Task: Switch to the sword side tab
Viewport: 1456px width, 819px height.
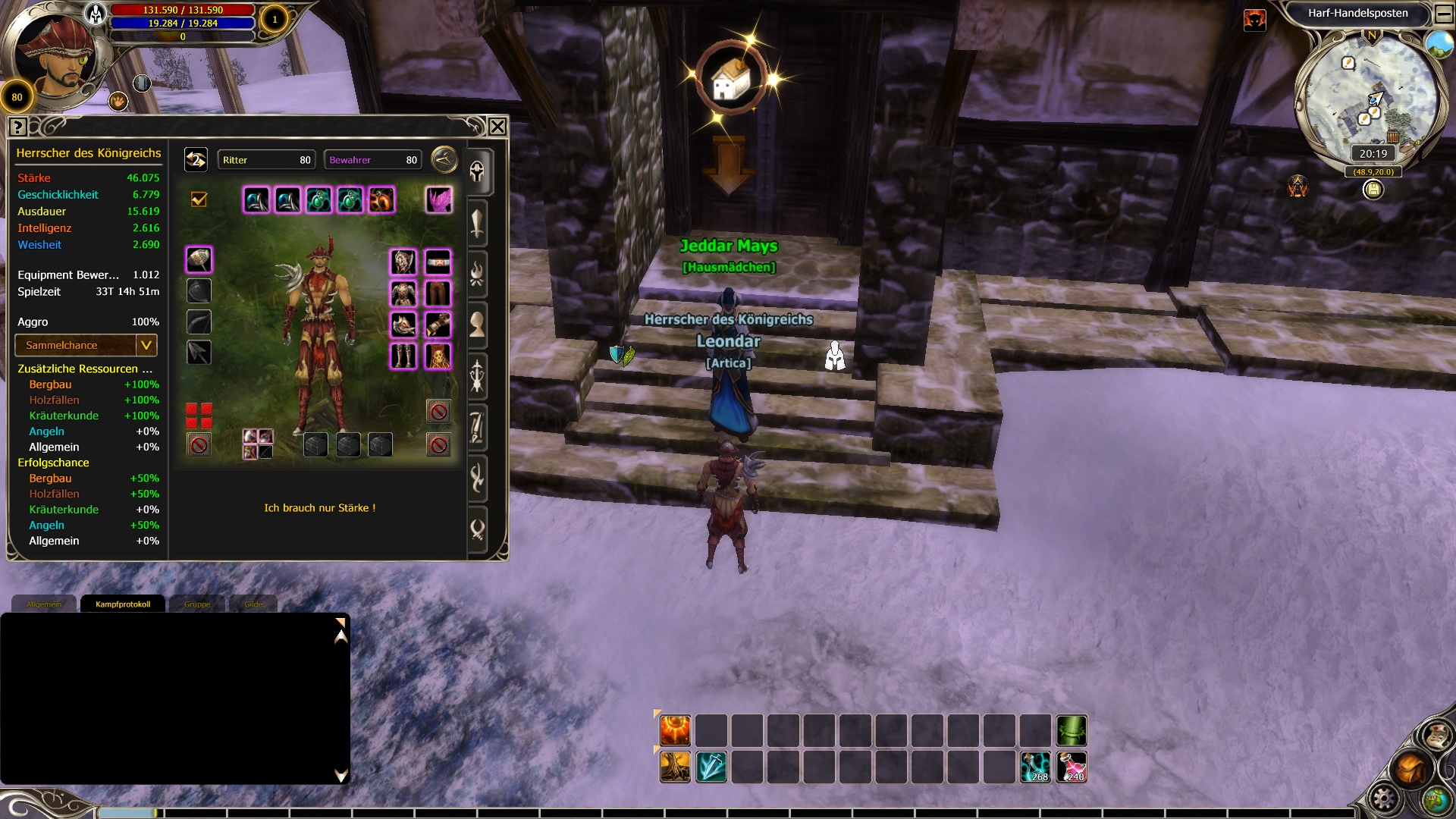Action: click(x=477, y=223)
